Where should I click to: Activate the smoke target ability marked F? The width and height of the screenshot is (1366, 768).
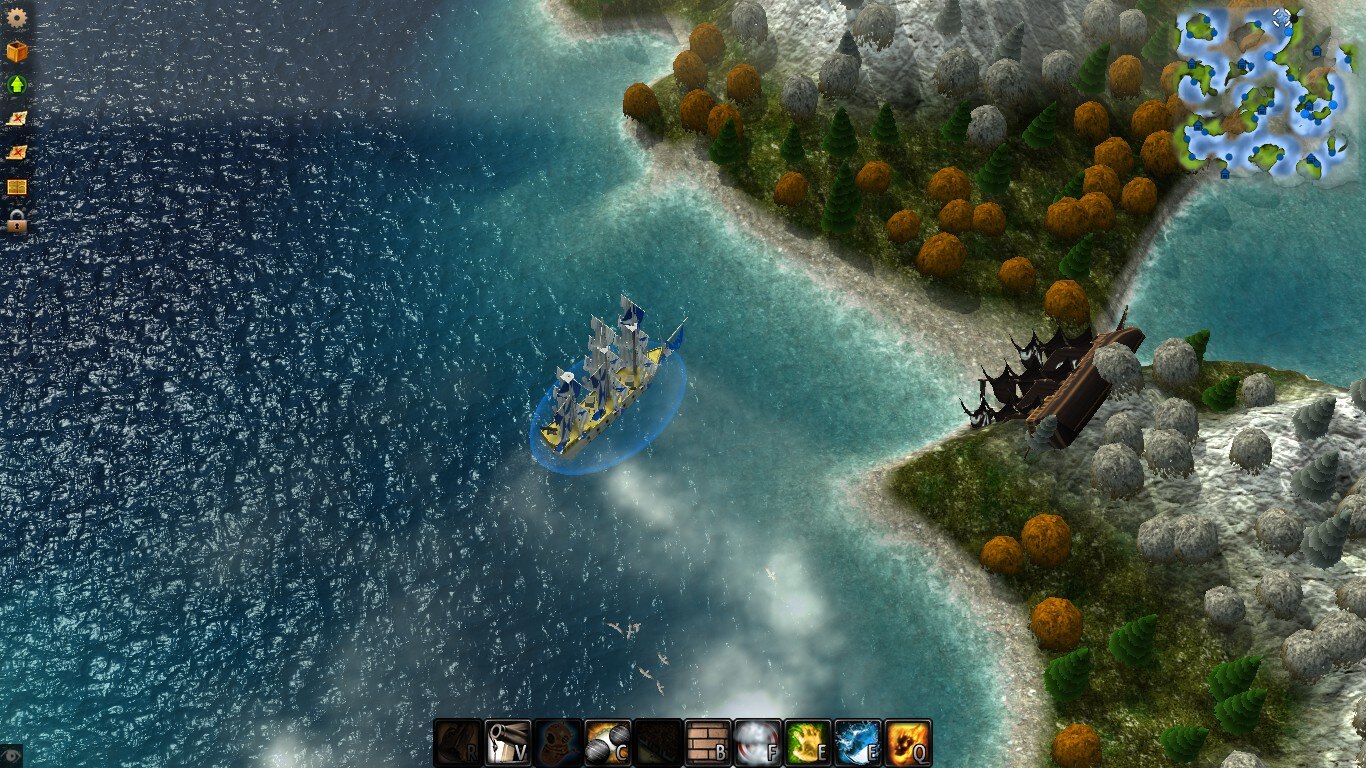click(x=758, y=743)
